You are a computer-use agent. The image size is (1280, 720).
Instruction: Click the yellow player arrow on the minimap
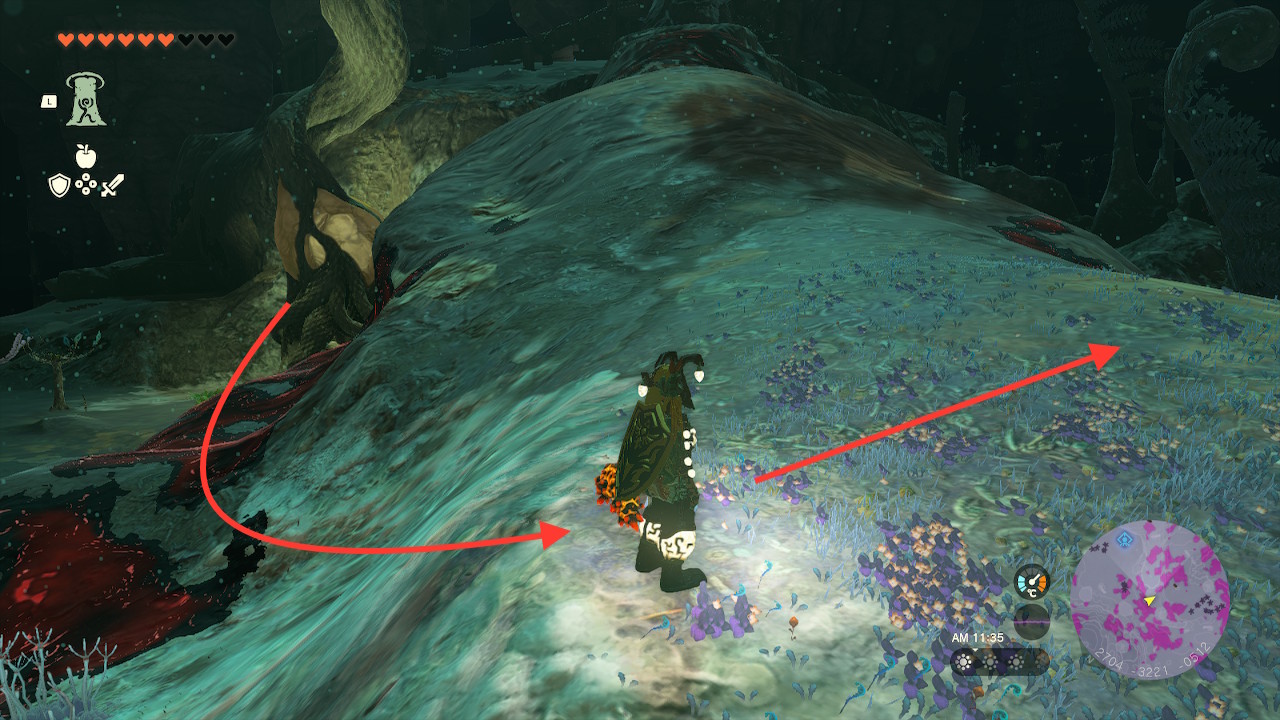pyautogui.click(x=1150, y=600)
